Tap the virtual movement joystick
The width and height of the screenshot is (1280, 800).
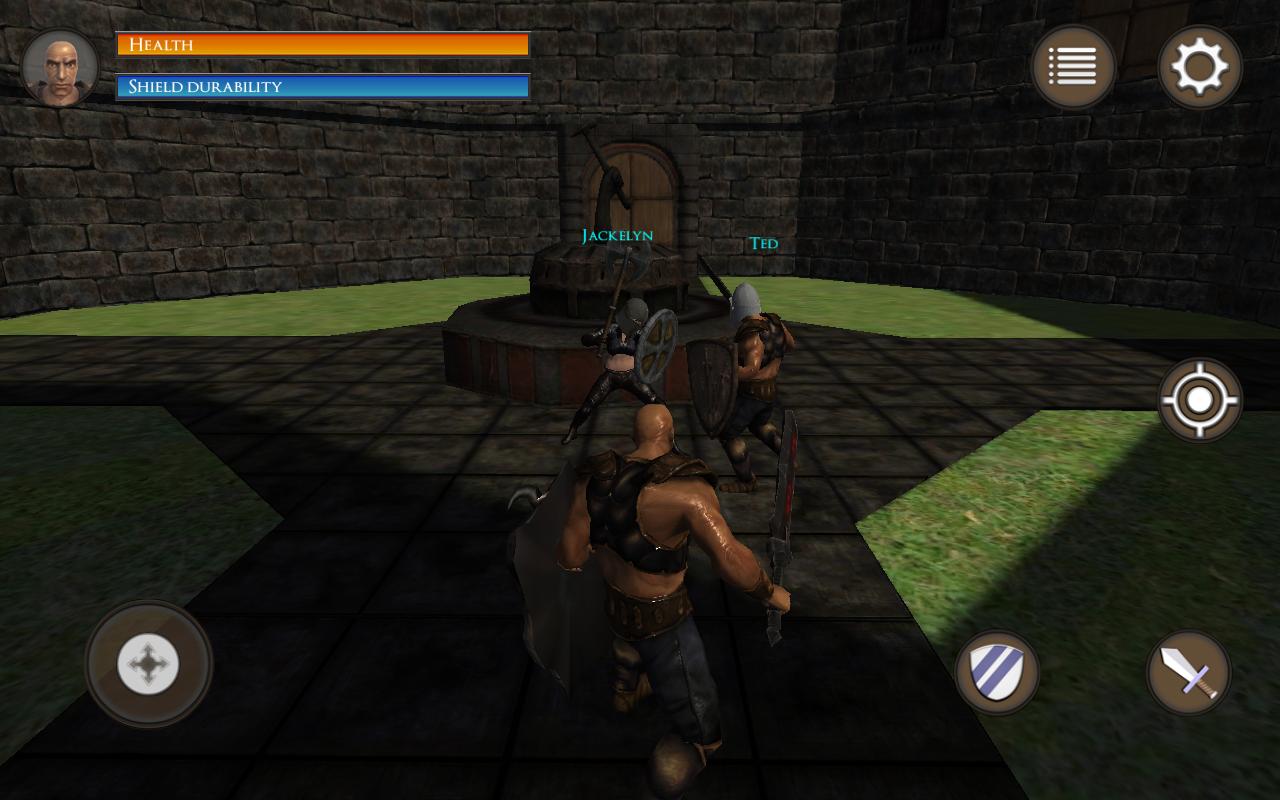(x=148, y=663)
